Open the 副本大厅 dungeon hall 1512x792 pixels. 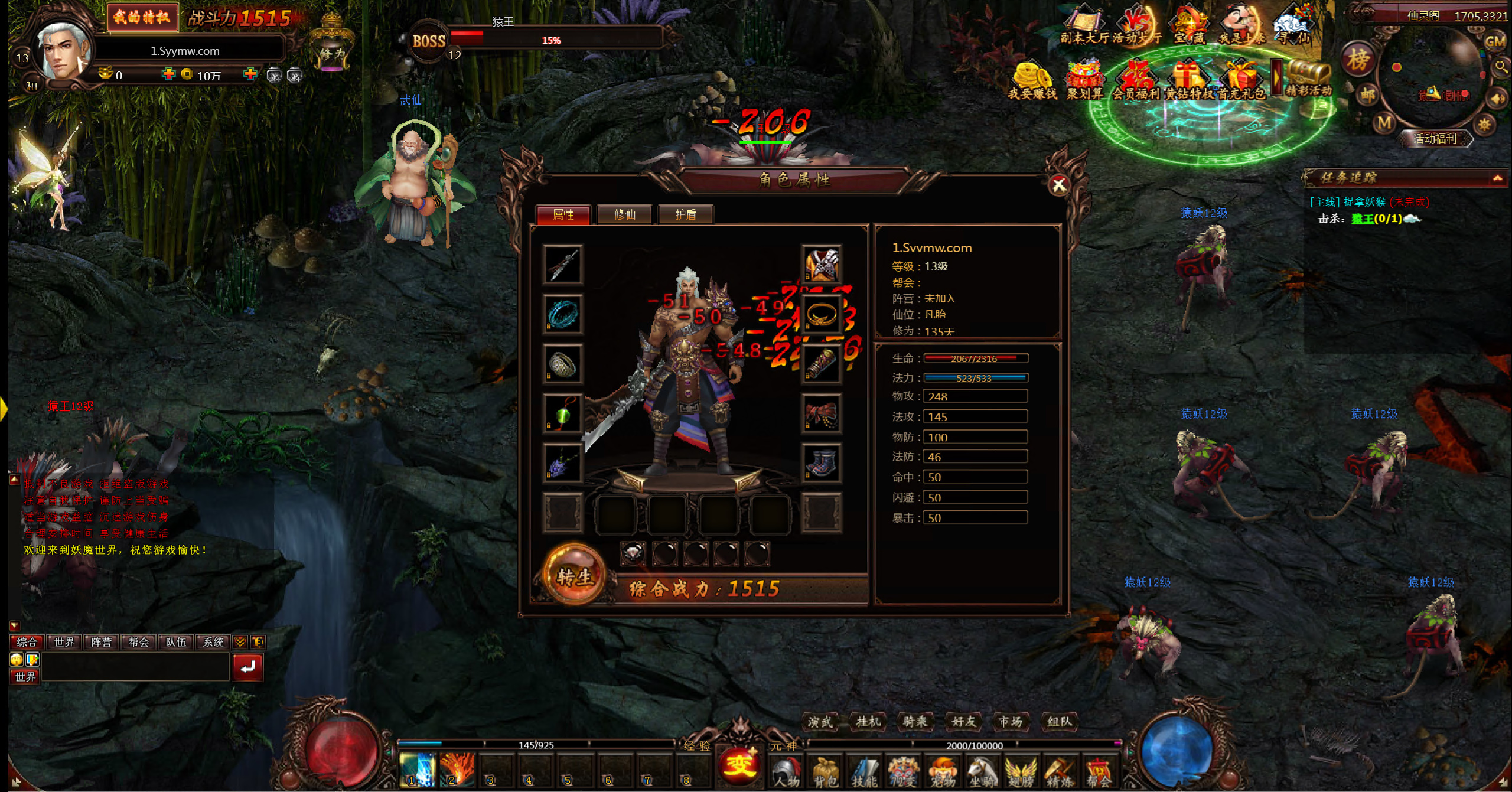click(x=1084, y=27)
